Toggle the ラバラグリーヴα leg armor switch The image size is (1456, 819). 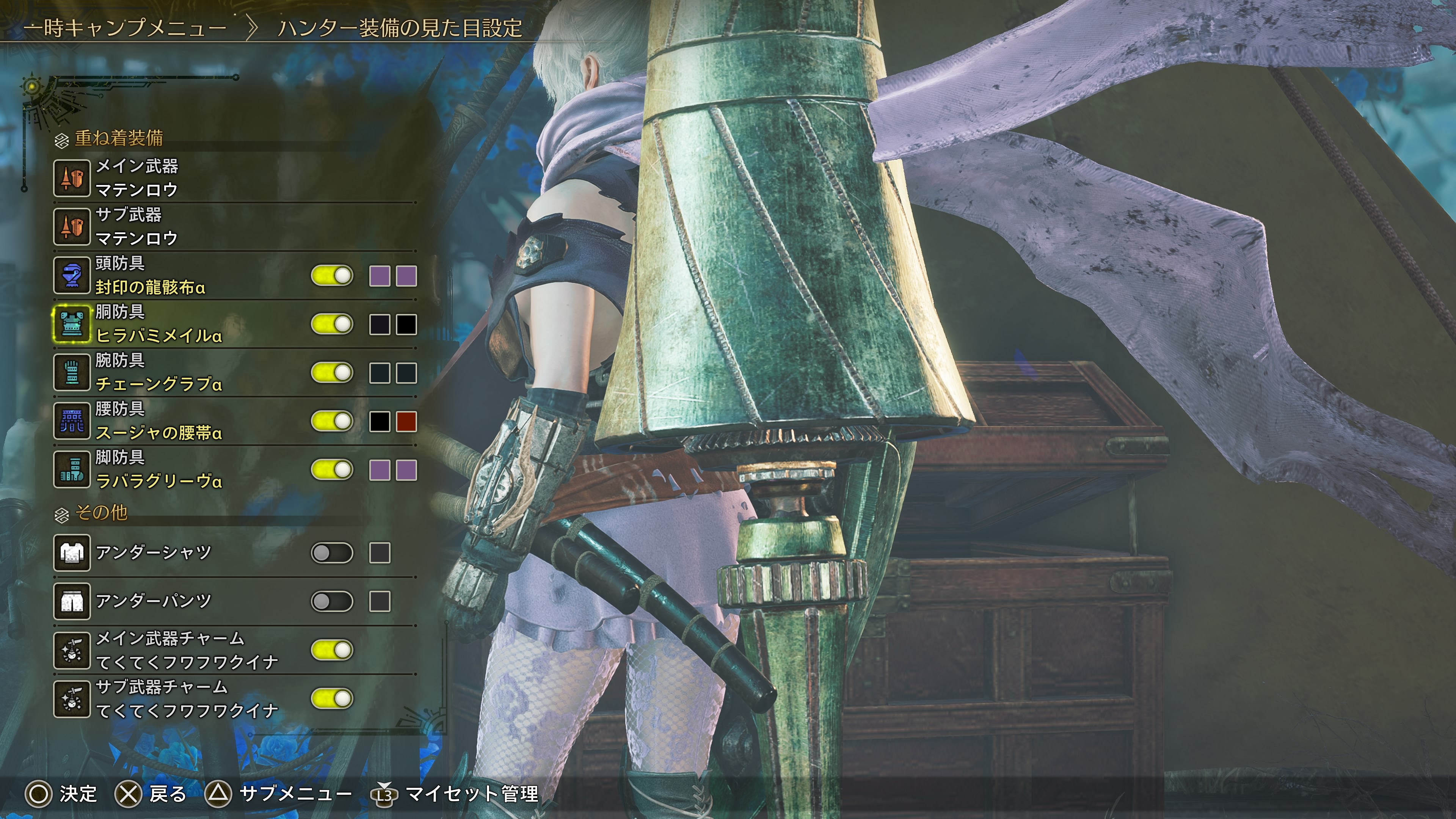(332, 470)
